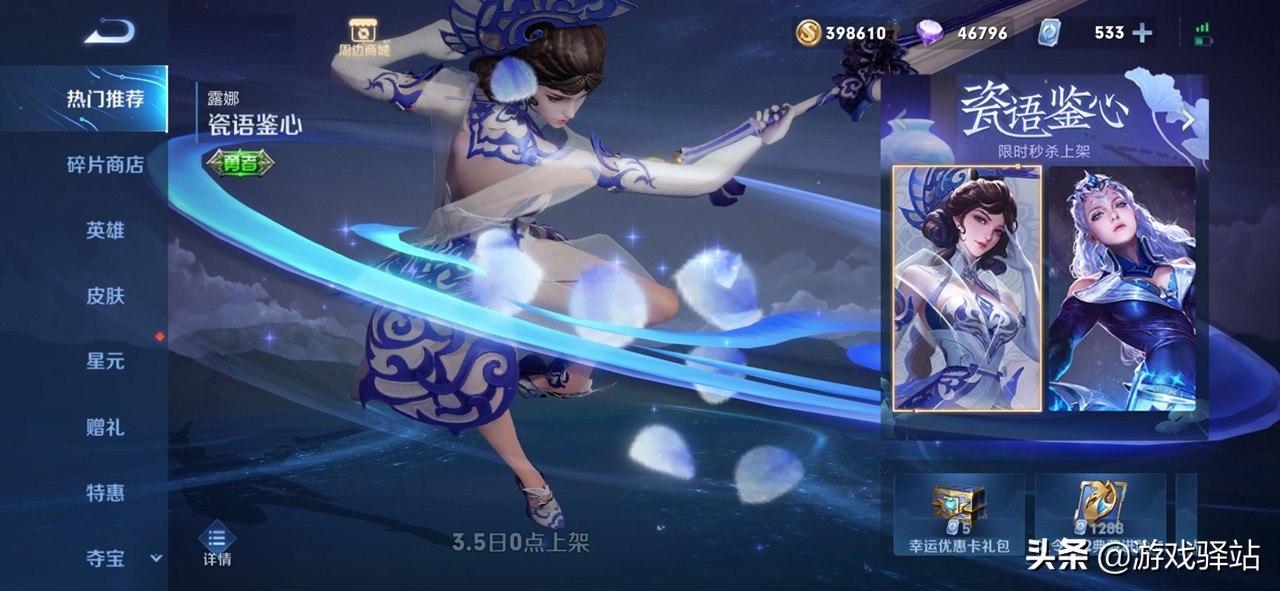Open the 夺宝 tab
The image size is (1280, 591).
[105, 558]
